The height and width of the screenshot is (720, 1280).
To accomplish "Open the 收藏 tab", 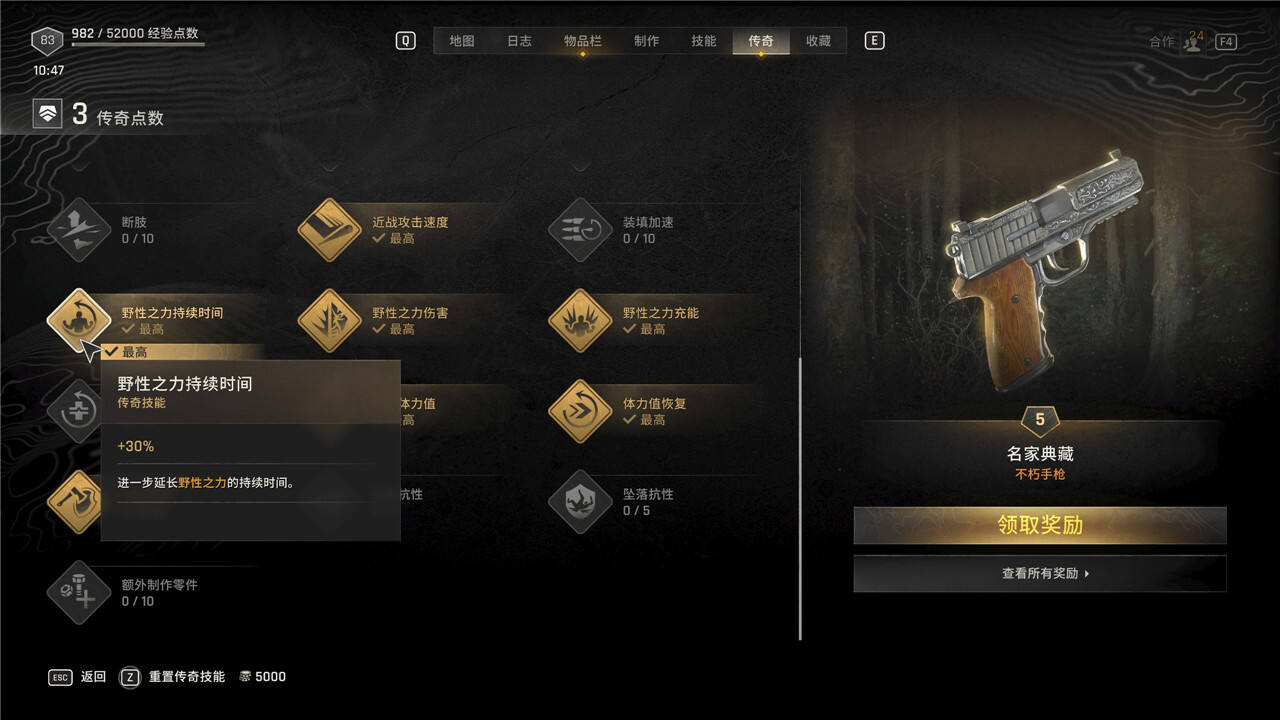I will (x=818, y=41).
